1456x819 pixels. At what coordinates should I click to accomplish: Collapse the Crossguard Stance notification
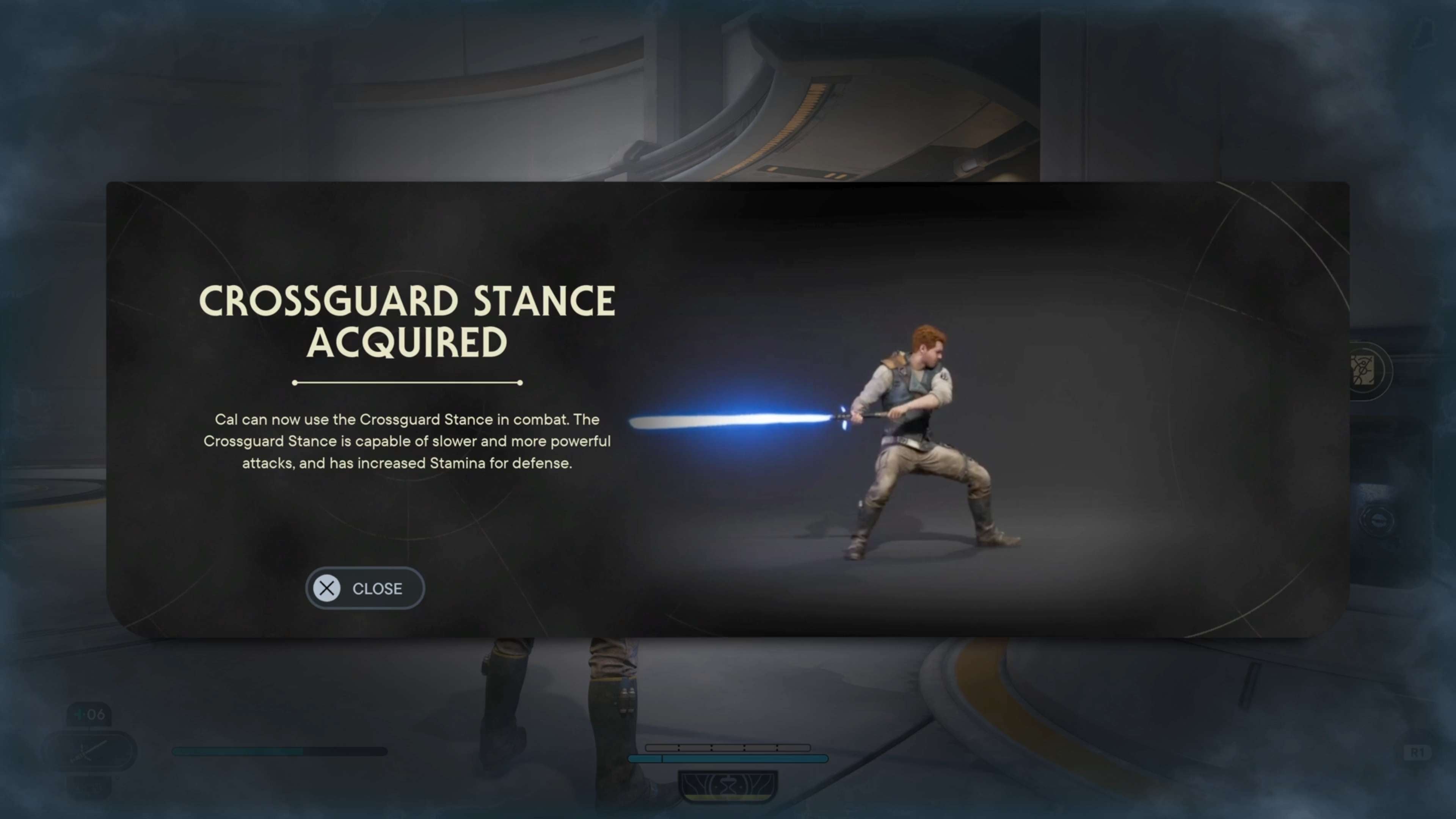364,588
